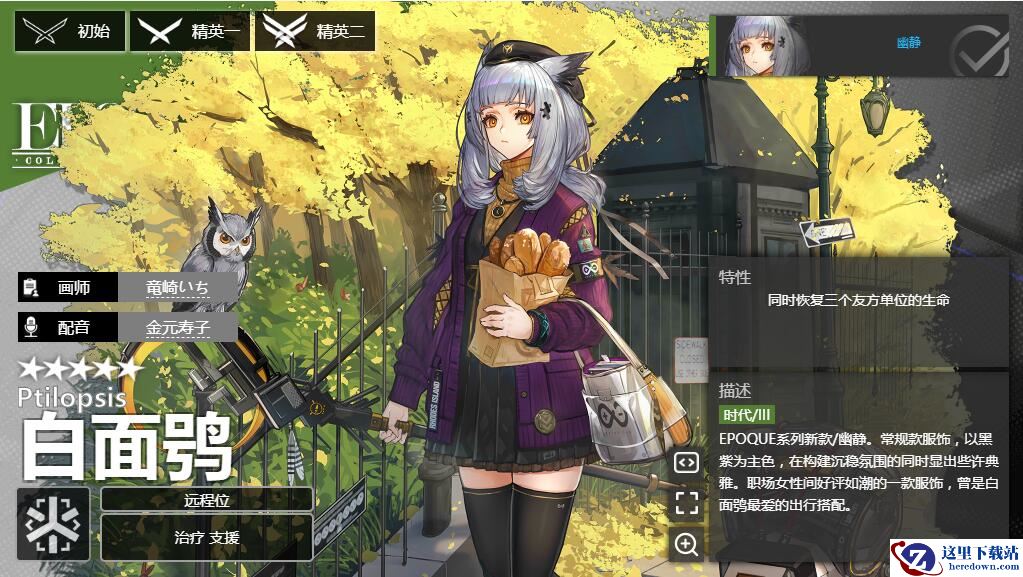Open artist link 竜崎いち
Image resolution: width=1023 pixels, height=577 pixels.
(x=178, y=287)
